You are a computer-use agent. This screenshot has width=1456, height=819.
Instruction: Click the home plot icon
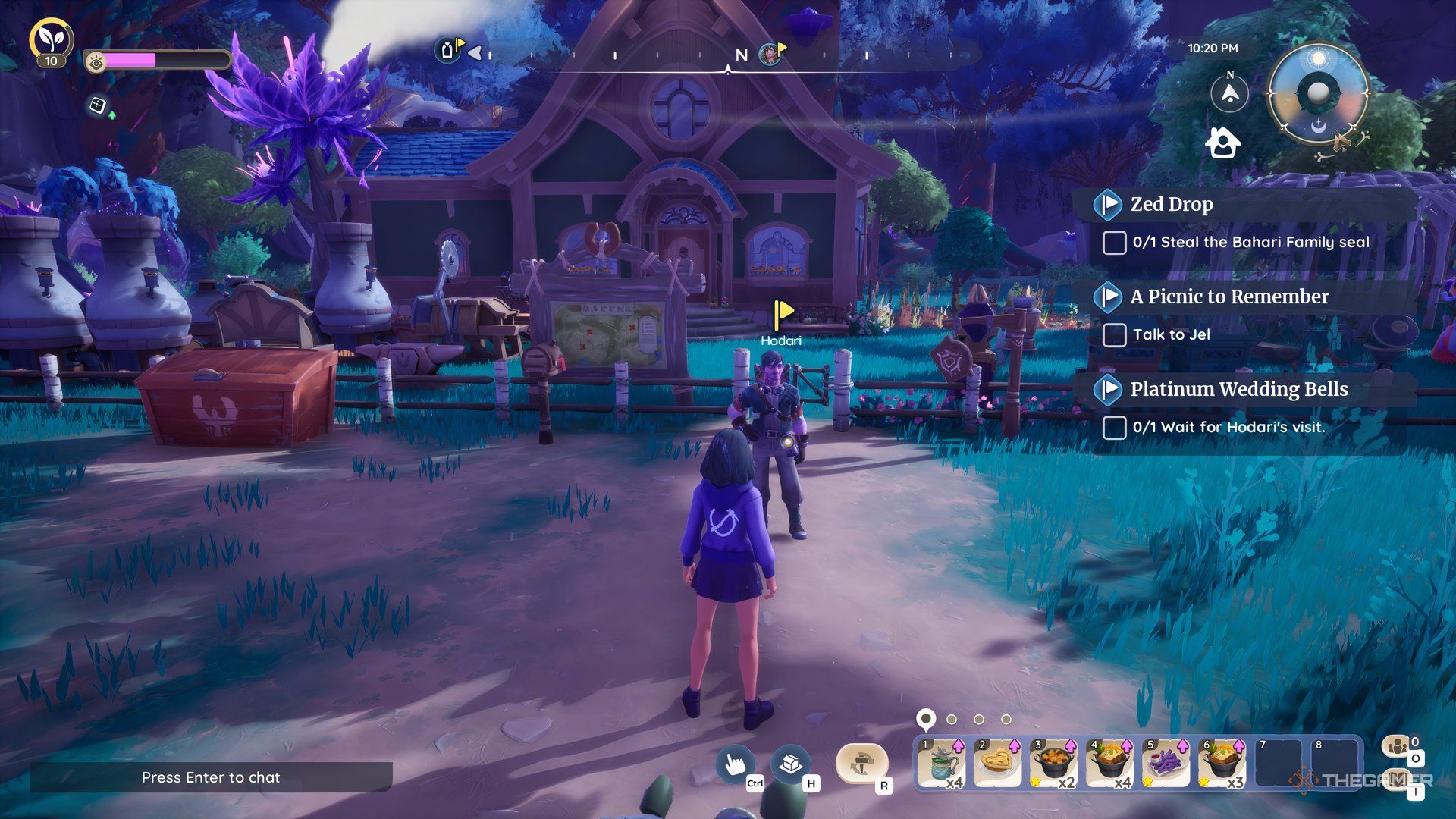pyautogui.click(x=1222, y=142)
